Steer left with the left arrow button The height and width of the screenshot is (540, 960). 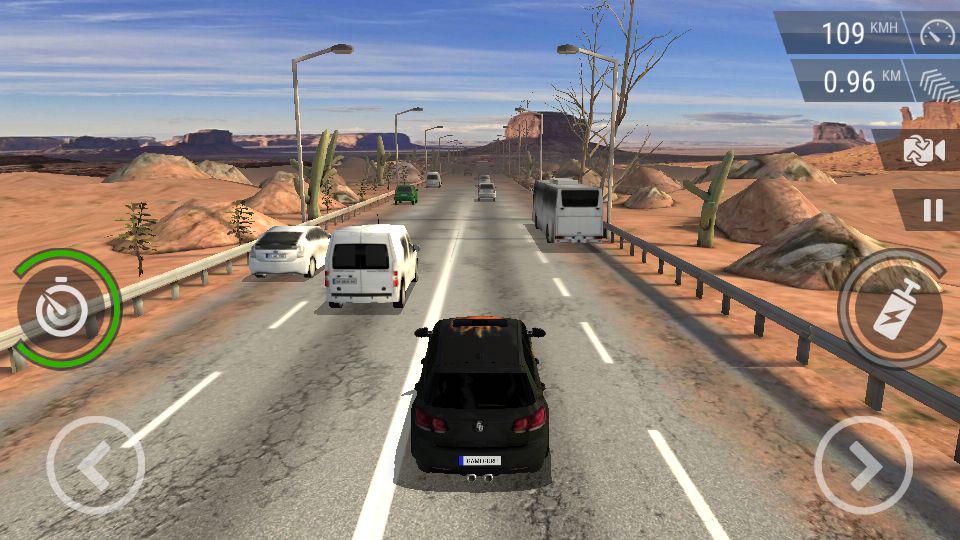click(x=95, y=465)
